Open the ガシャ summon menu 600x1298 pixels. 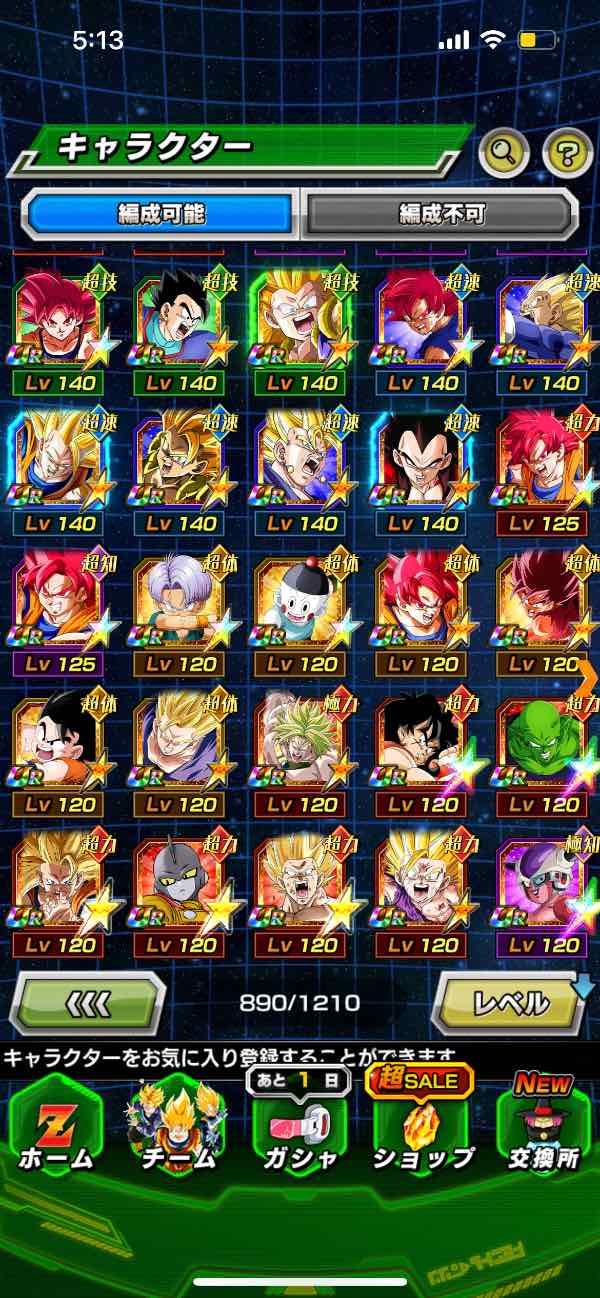pyautogui.click(x=298, y=1125)
